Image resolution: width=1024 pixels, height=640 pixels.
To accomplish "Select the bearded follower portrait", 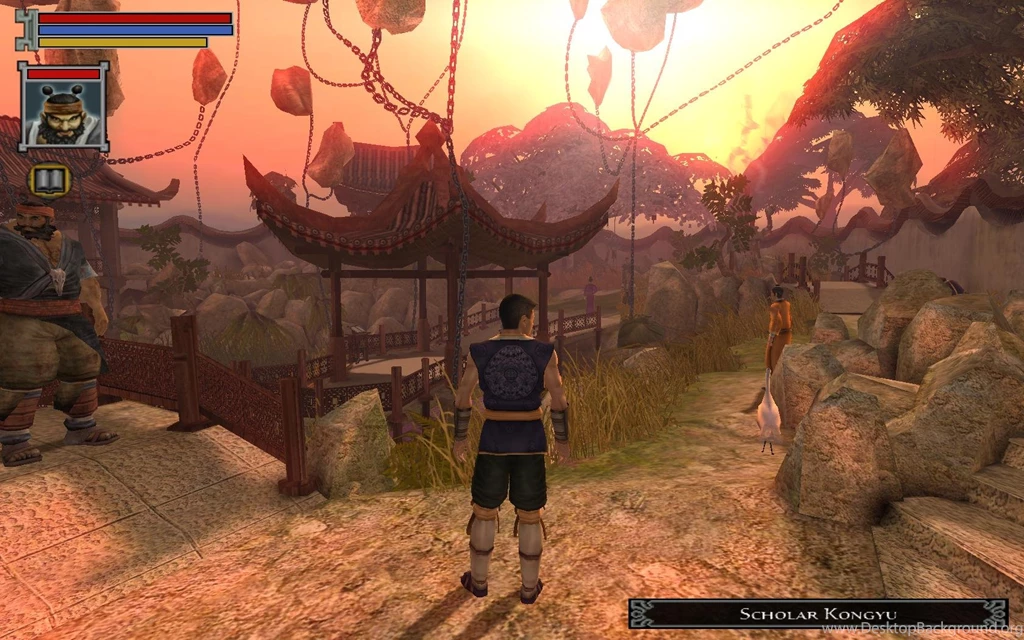I will pyautogui.click(x=63, y=112).
